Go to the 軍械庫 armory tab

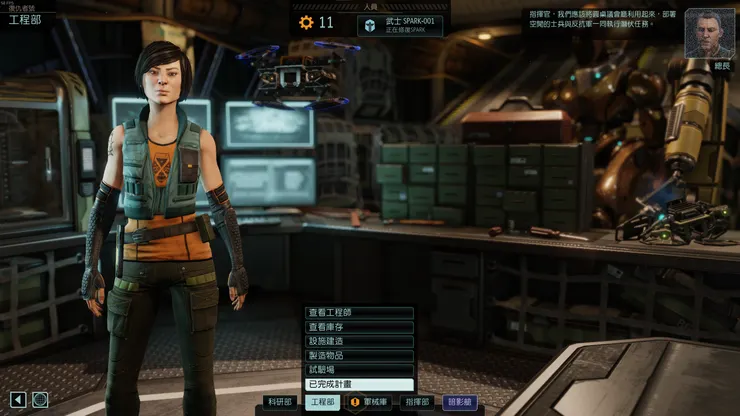pos(368,402)
